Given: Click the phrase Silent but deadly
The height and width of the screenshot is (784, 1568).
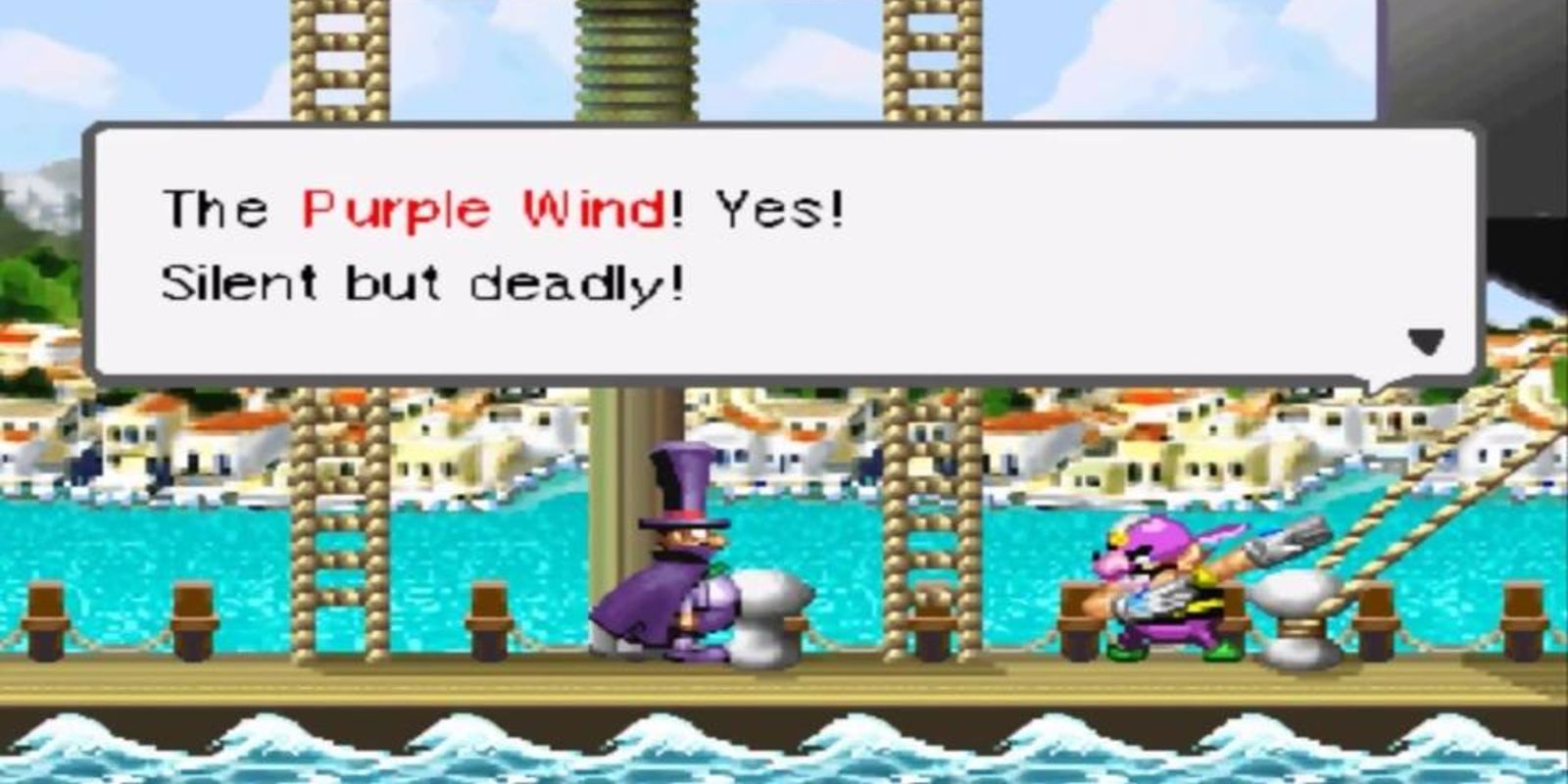Looking at the screenshot, I should pyautogui.click(x=421, y=282).
